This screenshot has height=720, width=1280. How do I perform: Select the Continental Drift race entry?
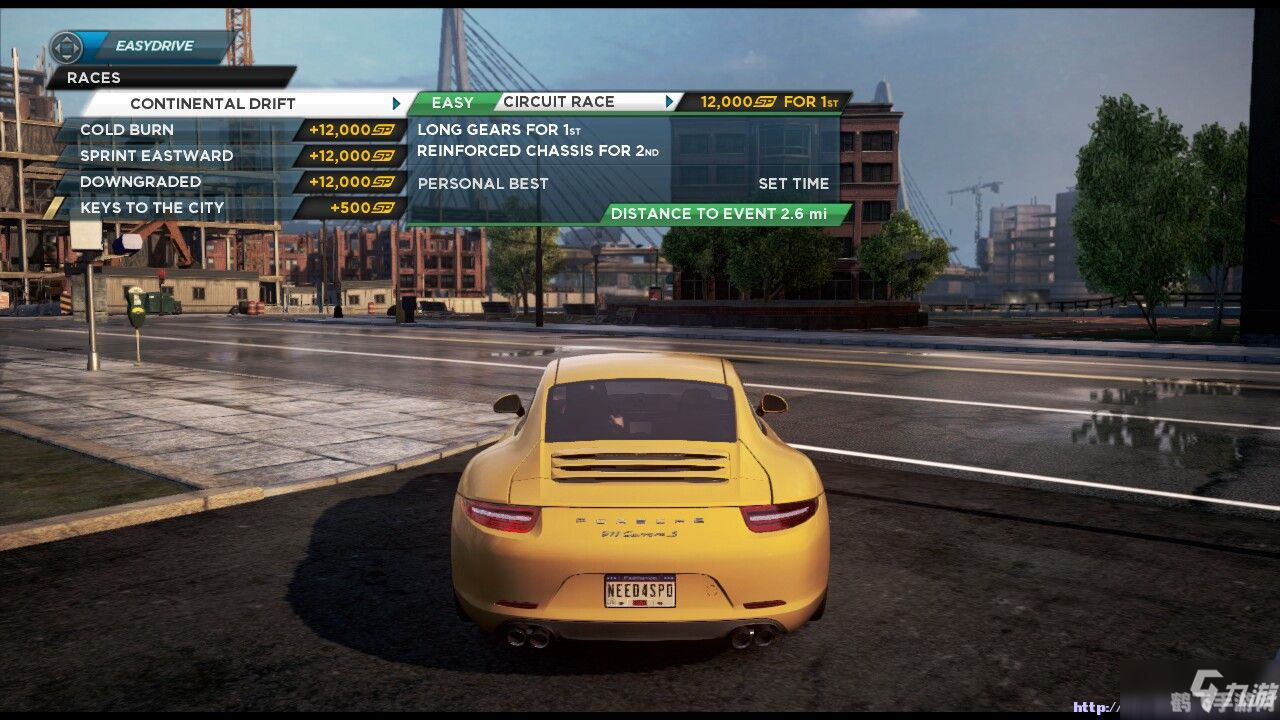(240, 103)
